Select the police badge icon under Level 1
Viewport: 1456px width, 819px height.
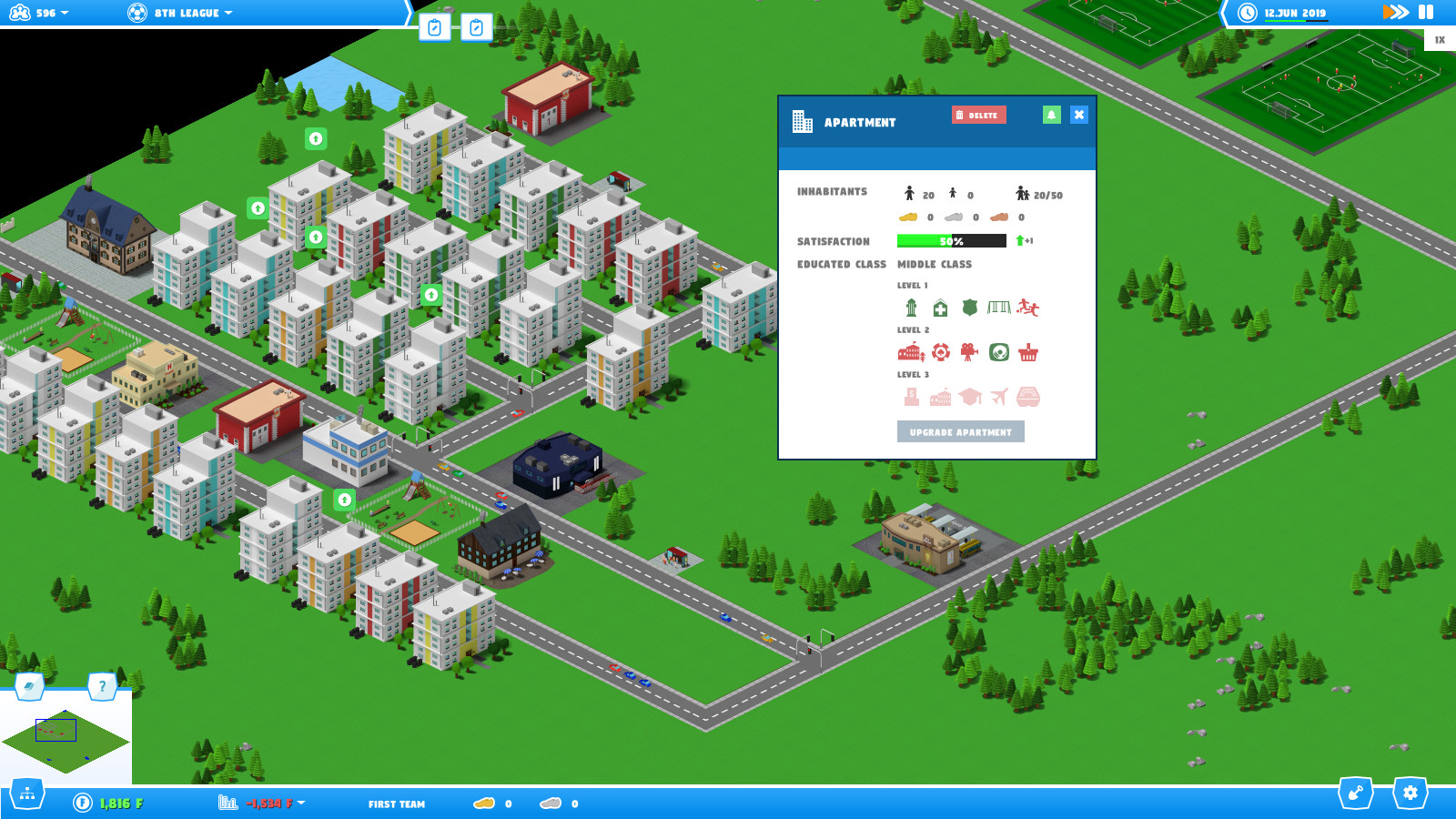coord(969,308)
